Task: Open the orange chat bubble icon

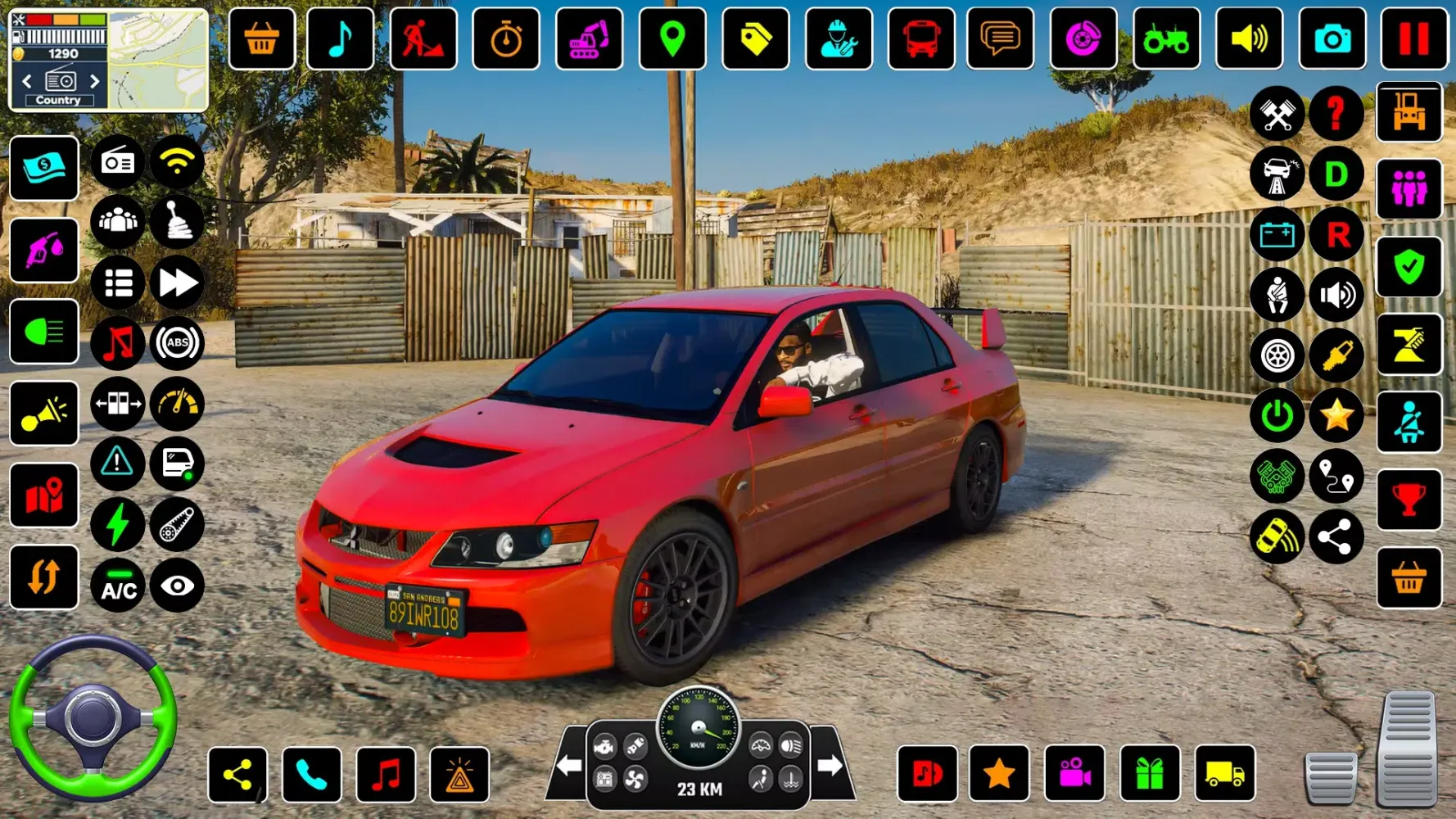Action: [1001, 38]
